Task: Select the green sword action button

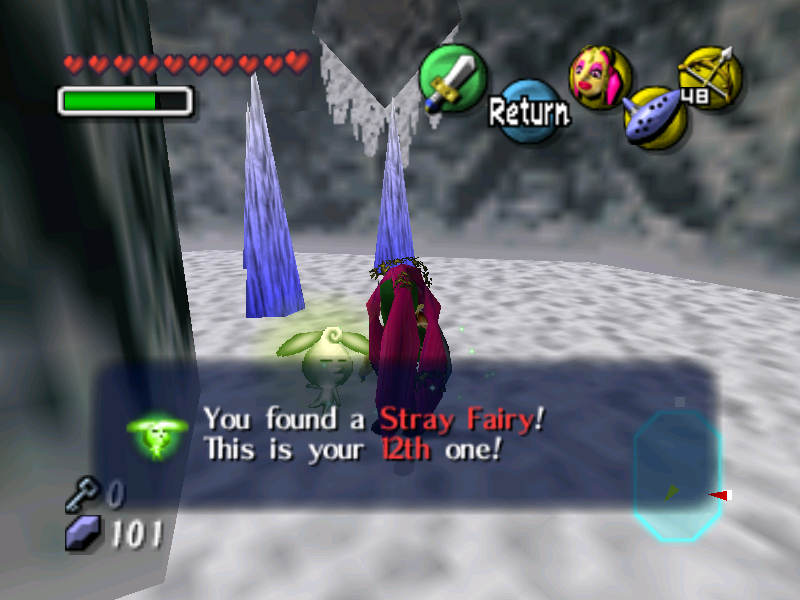Action: 452,78
